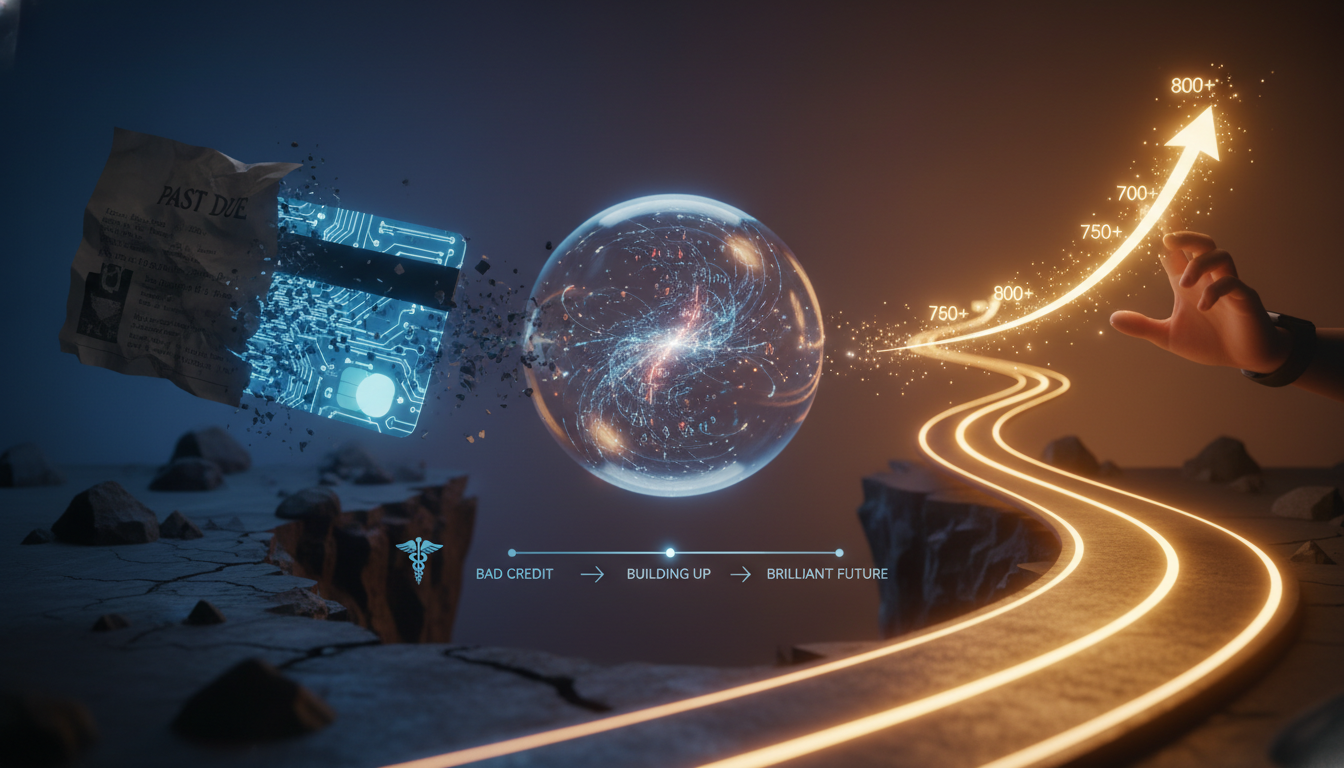1344x768 pixels.
Task: Click the glowing middle timeline marker
Action: click(669, 552)
